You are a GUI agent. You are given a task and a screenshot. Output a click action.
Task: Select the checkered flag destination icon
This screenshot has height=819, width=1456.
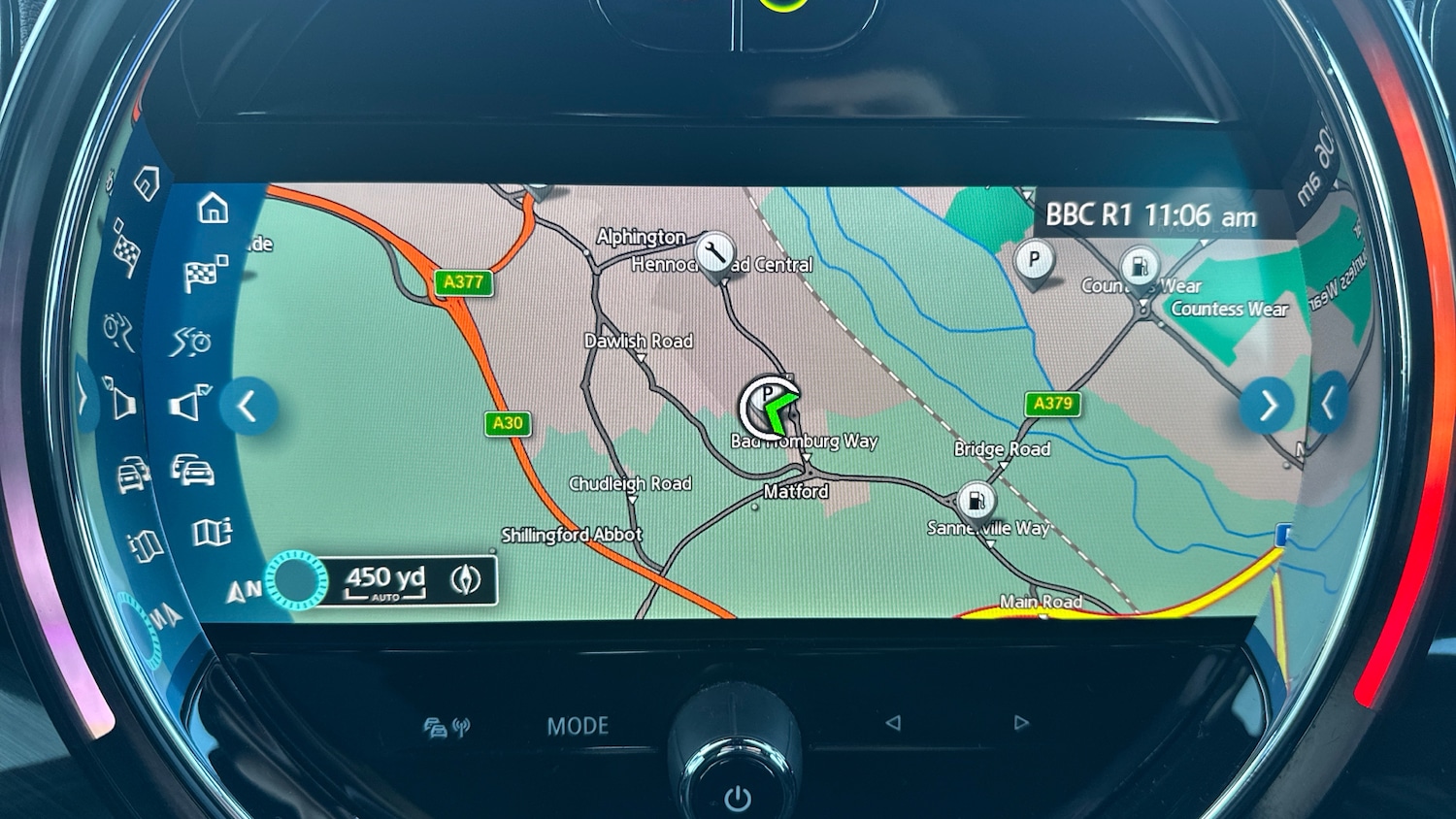point(204,274)
